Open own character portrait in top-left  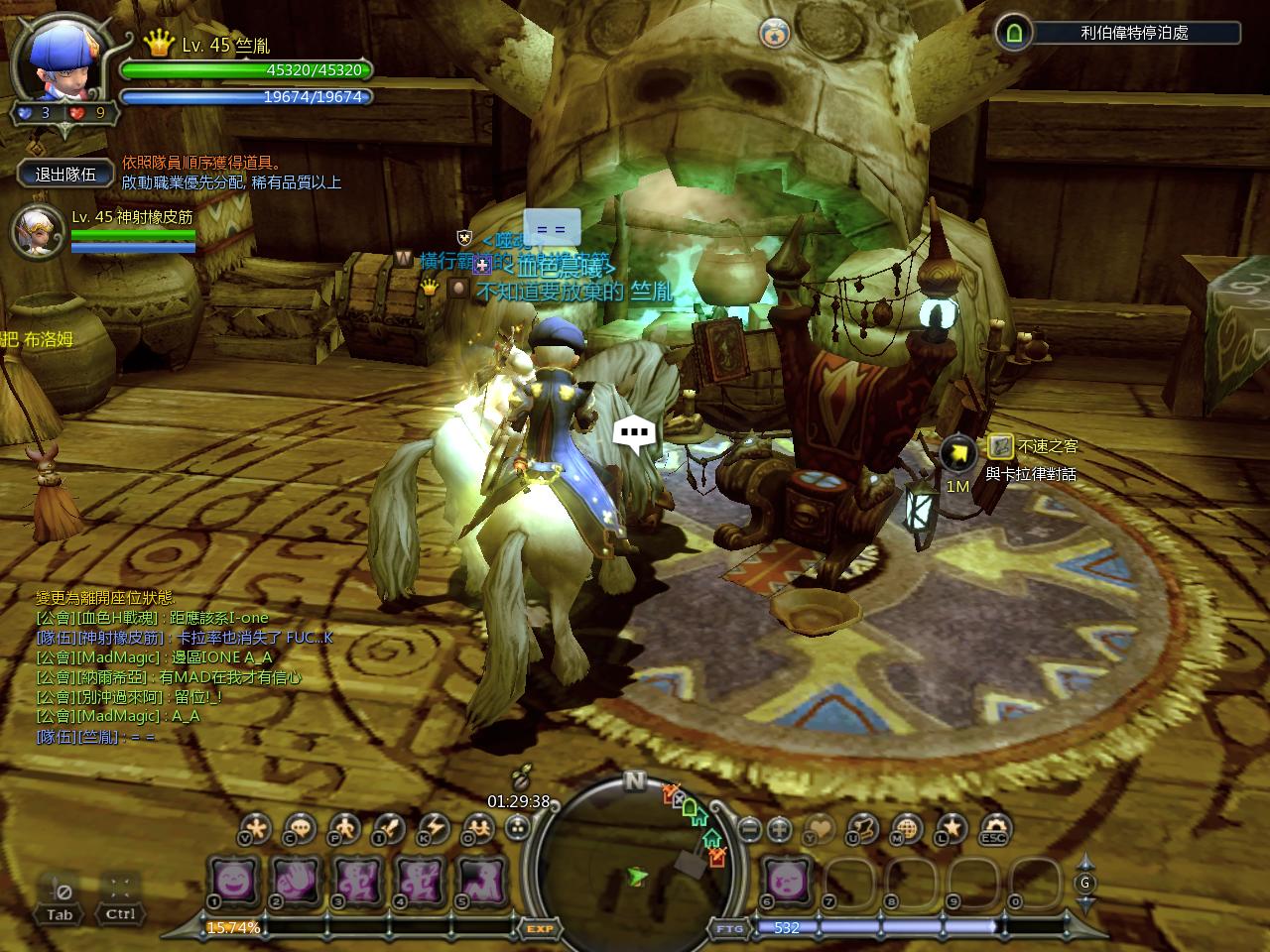tap(62, 61)
